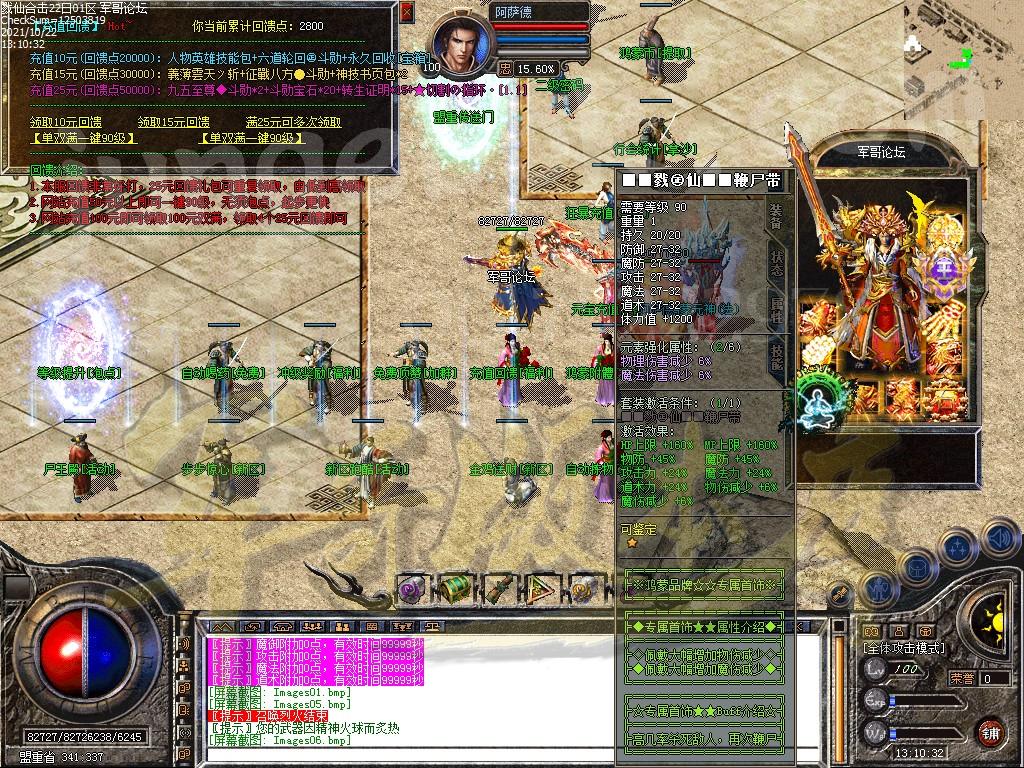Close the recharge rewards dialog

tap(406, 13)
